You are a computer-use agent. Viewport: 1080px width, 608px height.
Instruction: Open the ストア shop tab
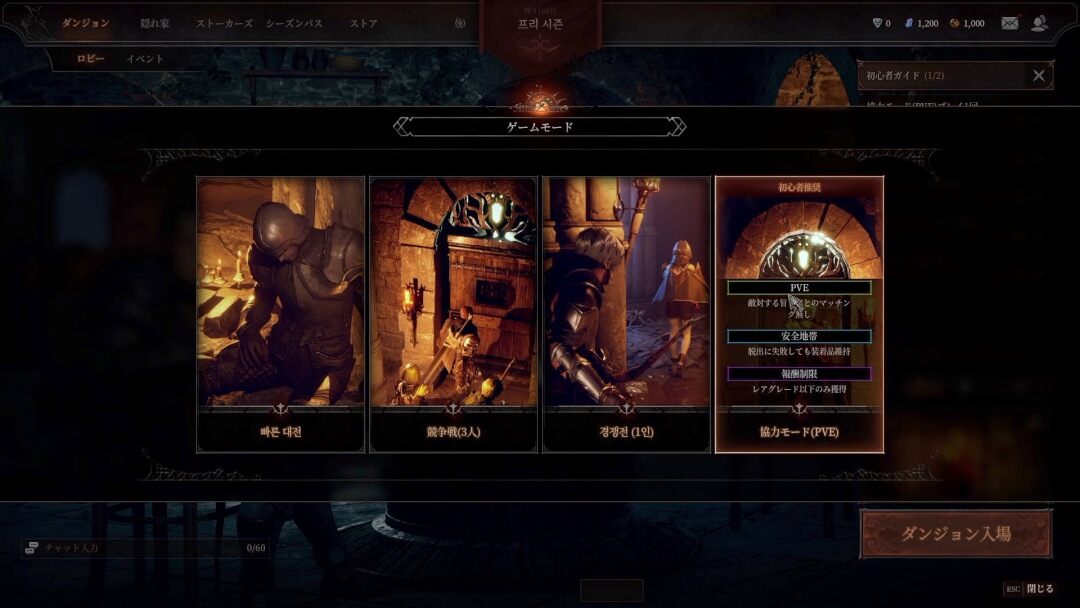[x=364, y=23]
